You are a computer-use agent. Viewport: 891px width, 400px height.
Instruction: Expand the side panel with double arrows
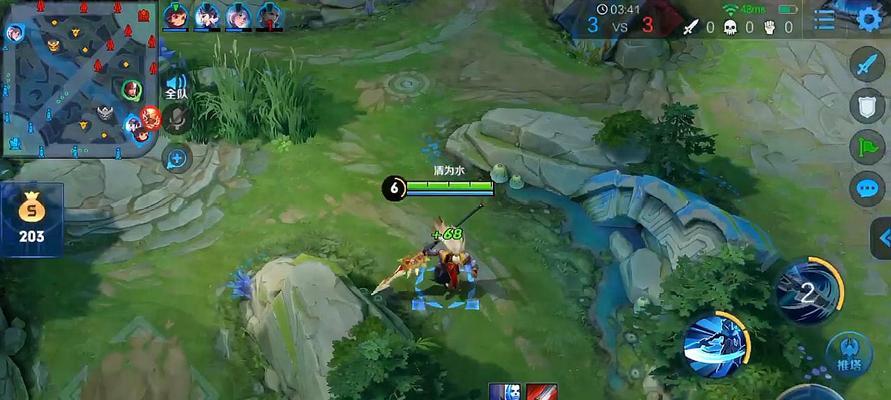882,239
